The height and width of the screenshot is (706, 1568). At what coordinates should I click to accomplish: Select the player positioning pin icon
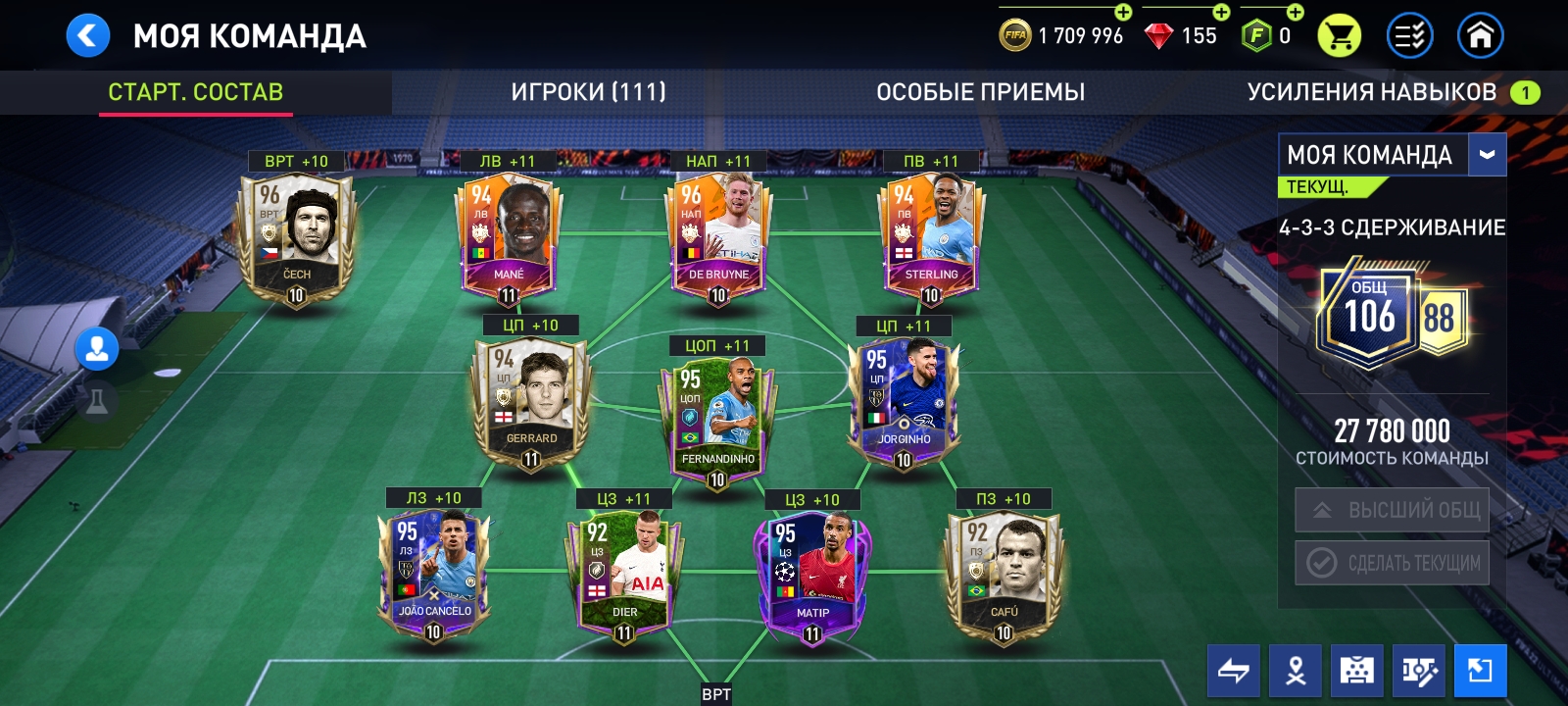point(1295,670)
